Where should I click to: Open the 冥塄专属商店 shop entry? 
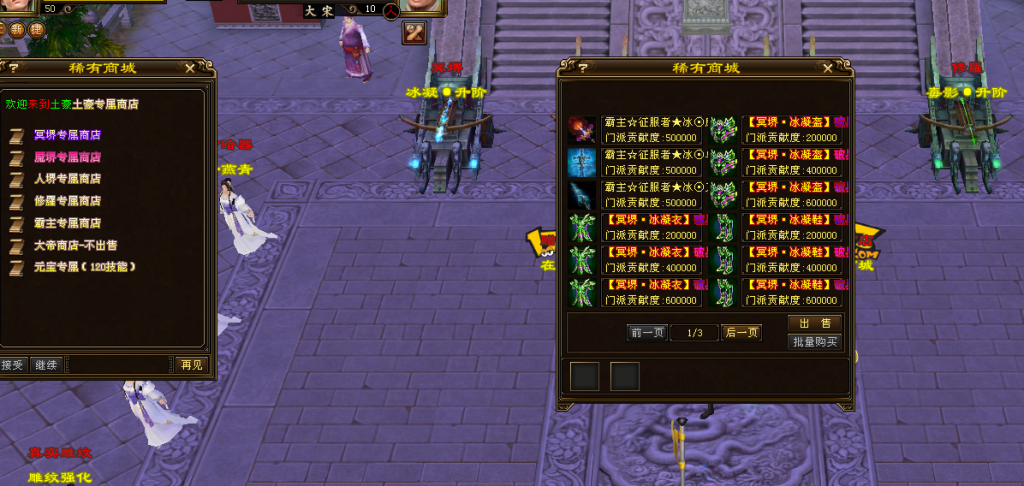67,135
